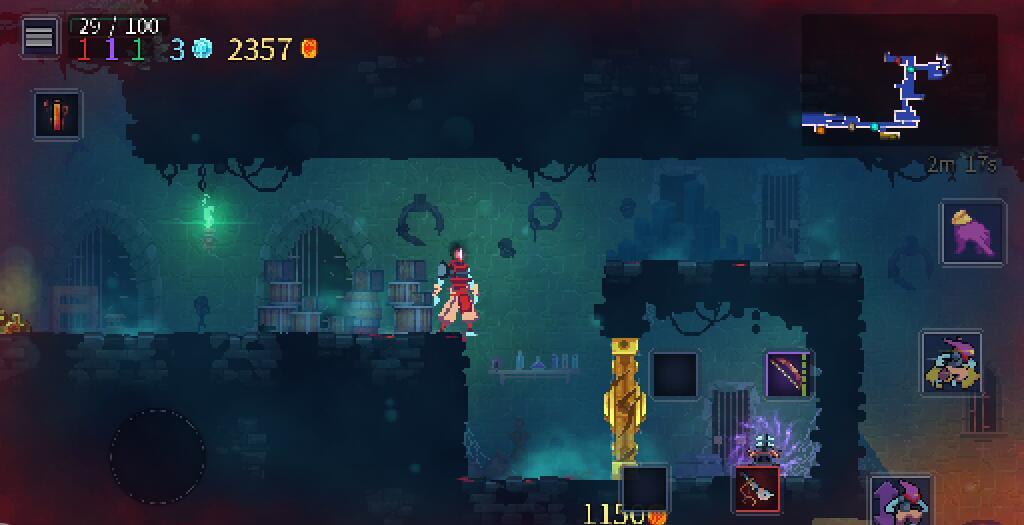Open the dungeon minimap
Image resolution: width=1024 pixels, height=525 pixels.
click(x=899, y=81)
